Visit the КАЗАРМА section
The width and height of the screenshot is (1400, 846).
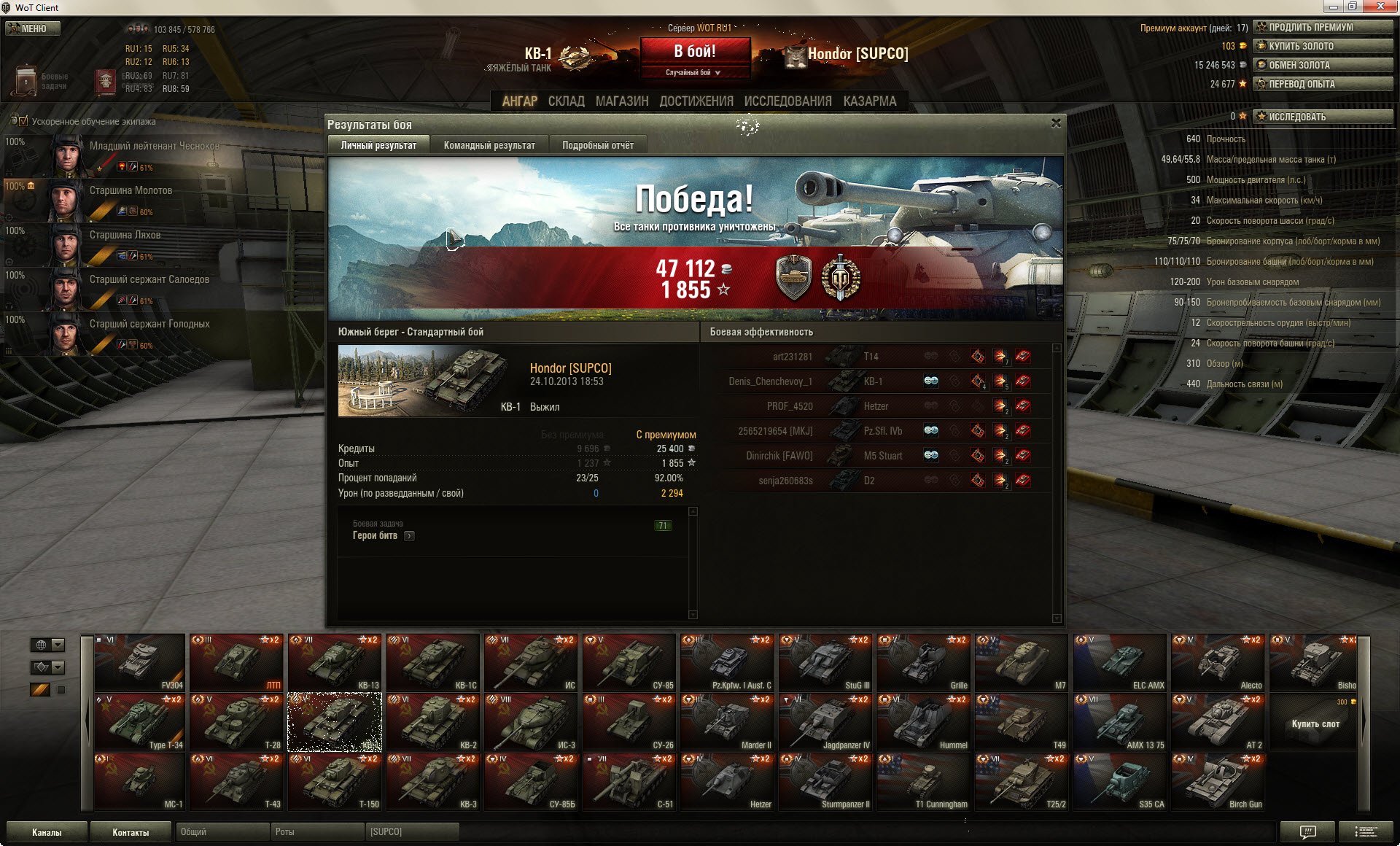tap(869, 101)
